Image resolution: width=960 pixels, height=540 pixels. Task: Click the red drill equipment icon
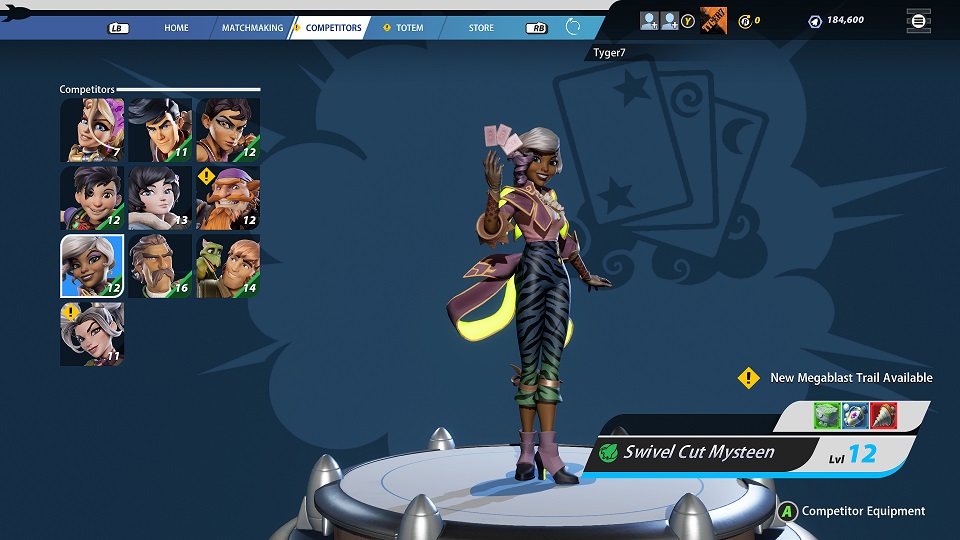click(x=883, y=415)
